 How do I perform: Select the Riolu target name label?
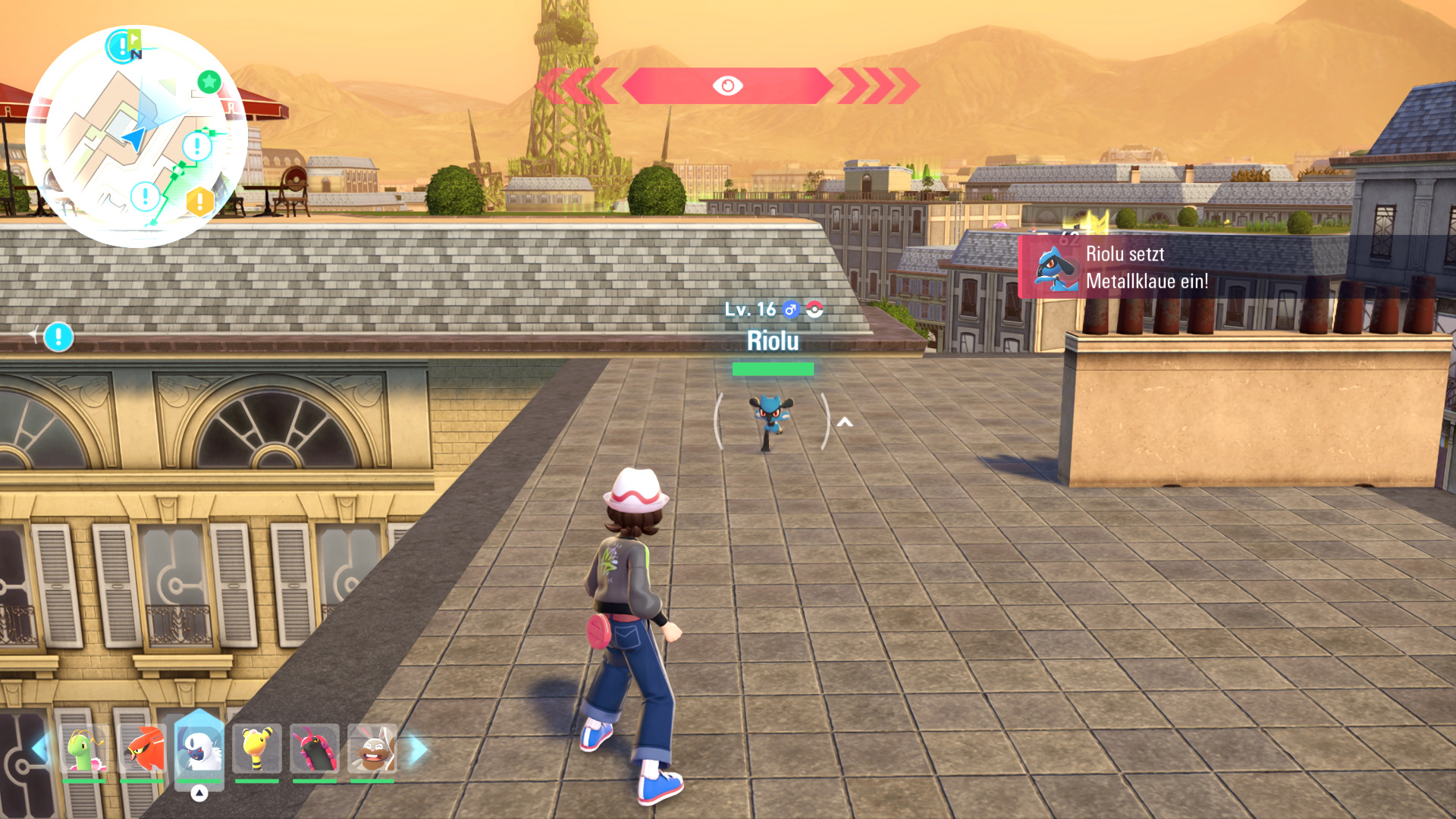point(773,341)
